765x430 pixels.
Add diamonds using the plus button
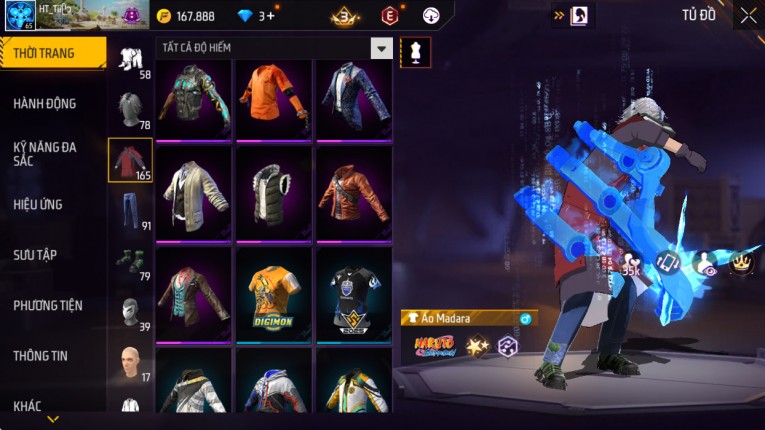[x=270, y=16]
